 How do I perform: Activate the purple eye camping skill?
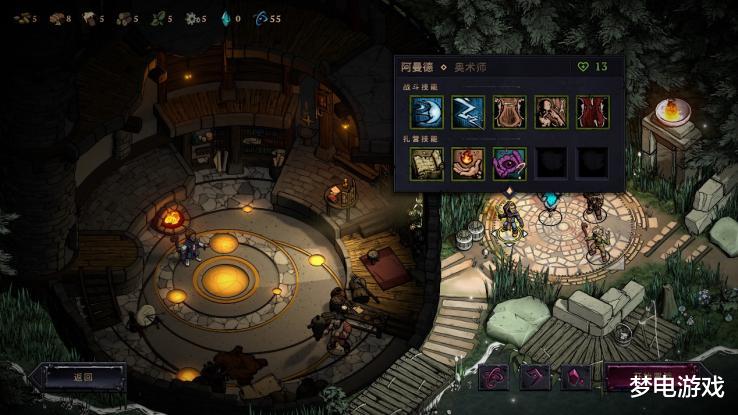509,163
